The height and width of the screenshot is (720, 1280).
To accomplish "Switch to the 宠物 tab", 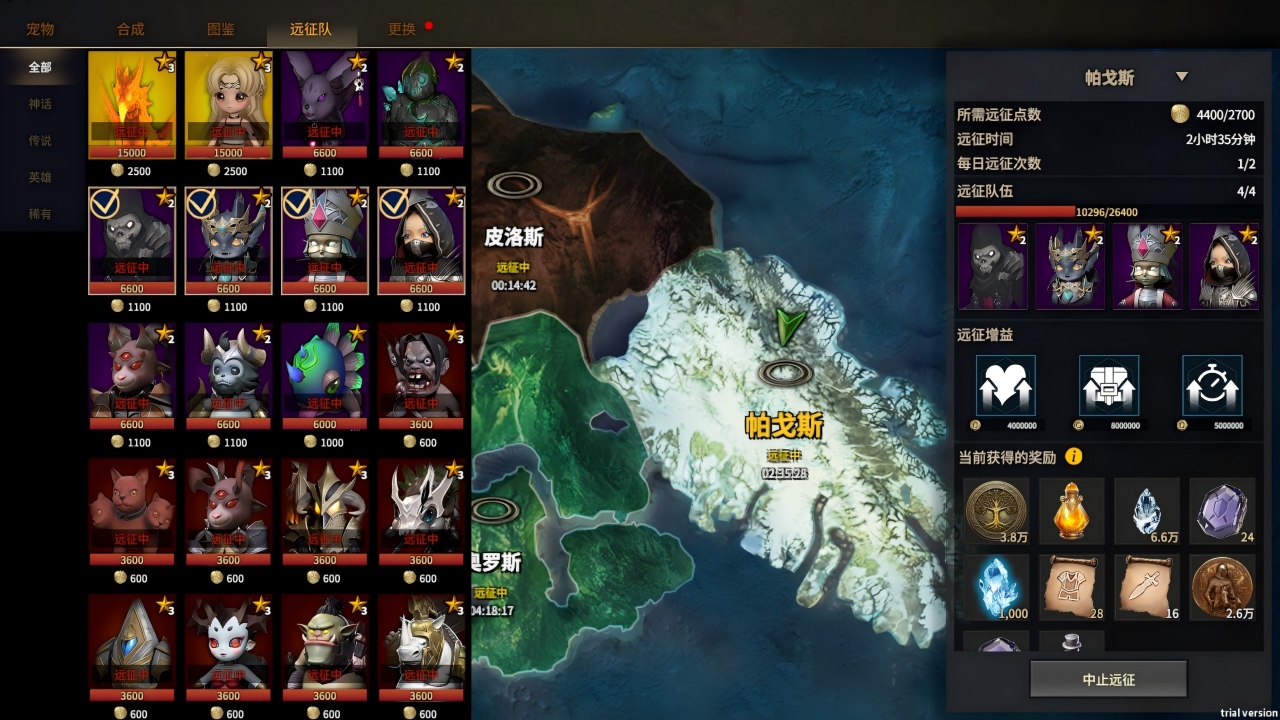I will tap(41, 29).
